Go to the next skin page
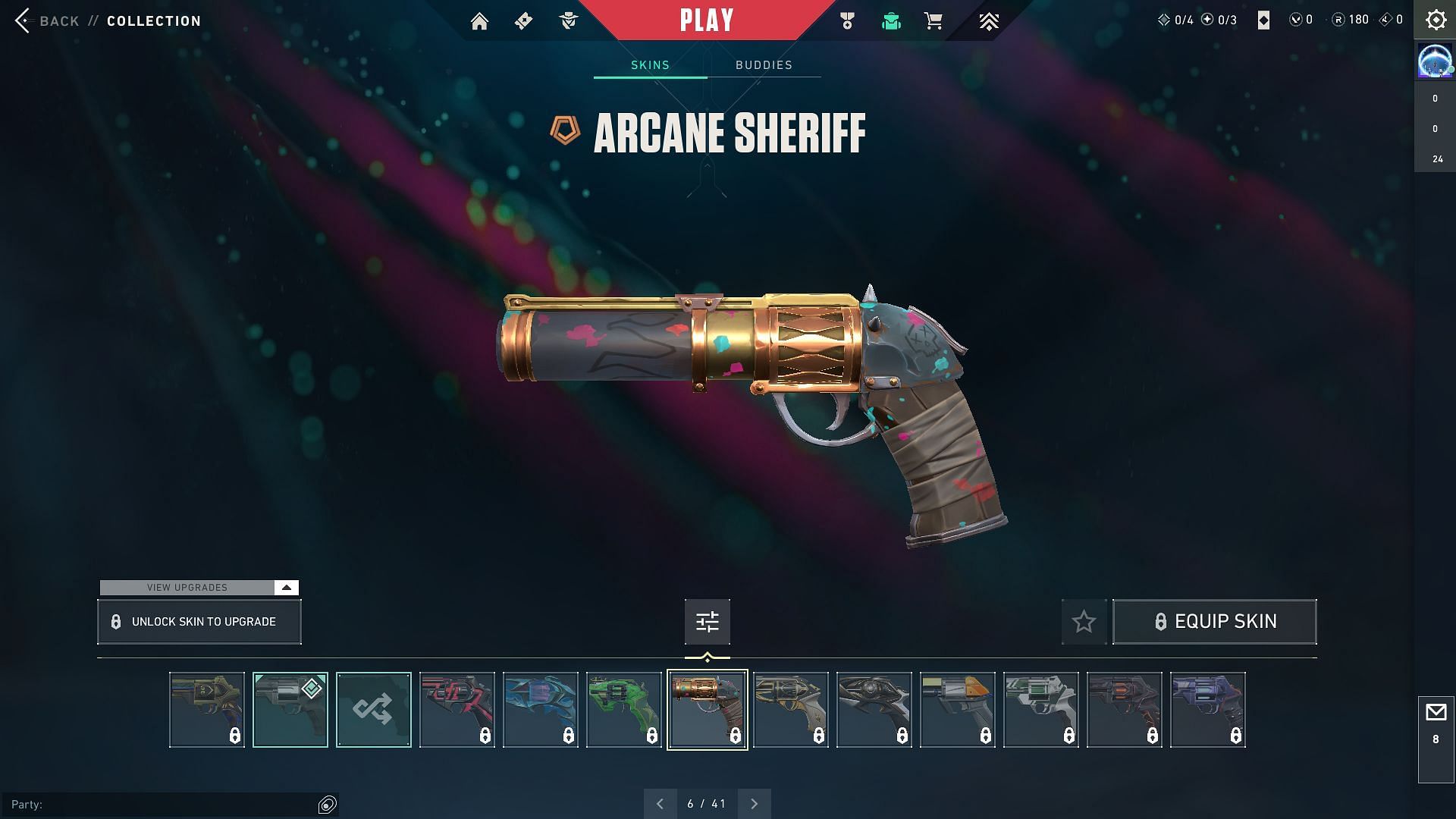The width and height of the screenshot is (1456, 819). pos(754,804)
